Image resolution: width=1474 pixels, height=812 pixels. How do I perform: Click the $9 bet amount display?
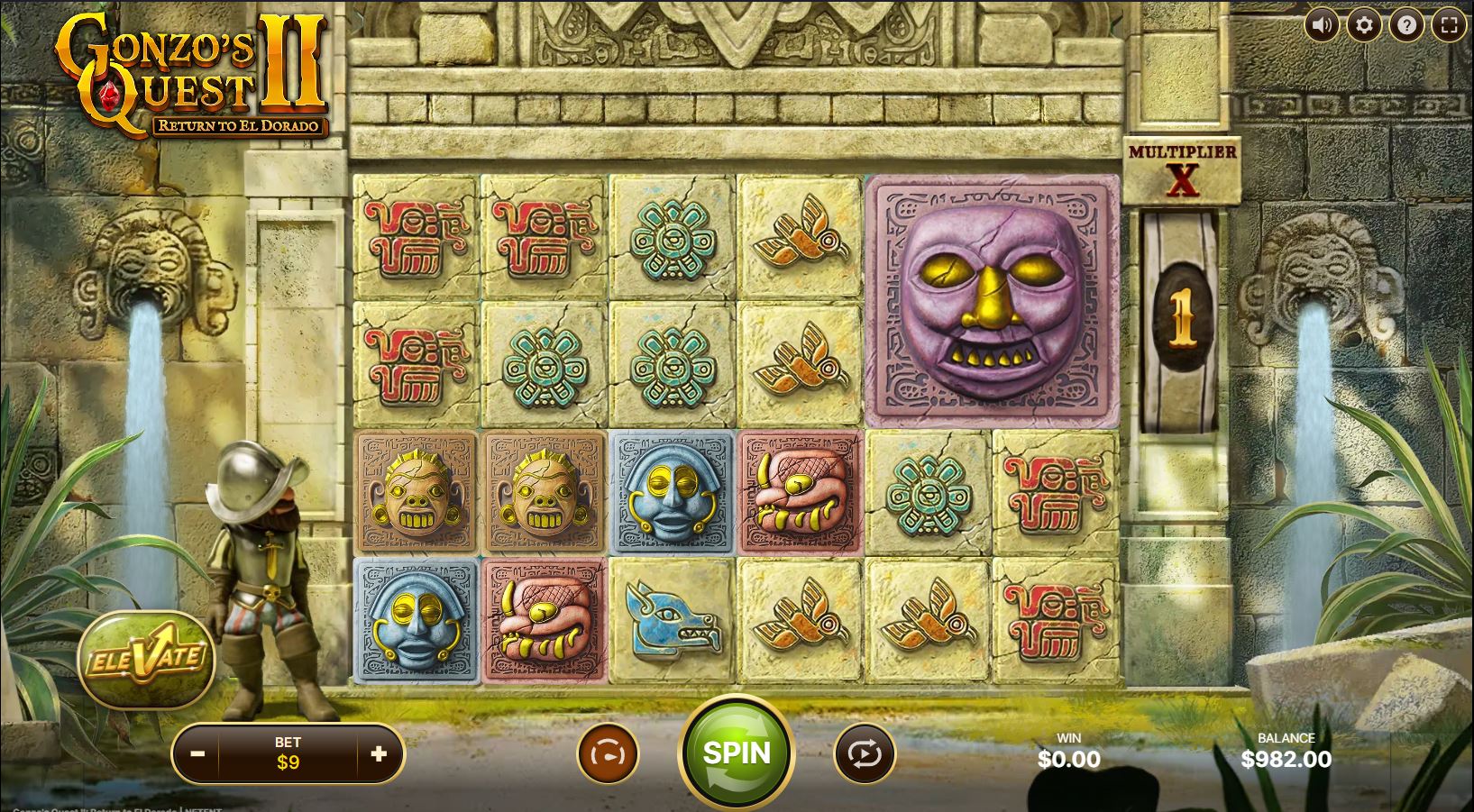tap(288, 762)
